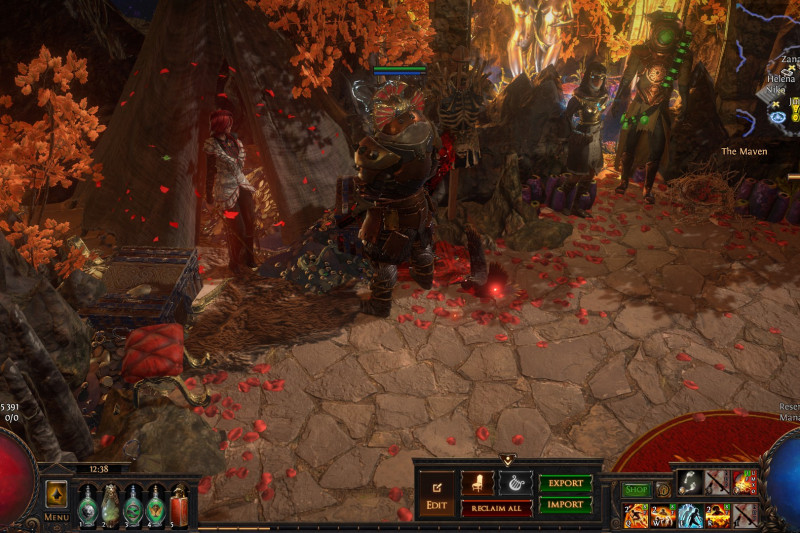Click the orange arrow level-up icon above Menu

click(57, 494)
